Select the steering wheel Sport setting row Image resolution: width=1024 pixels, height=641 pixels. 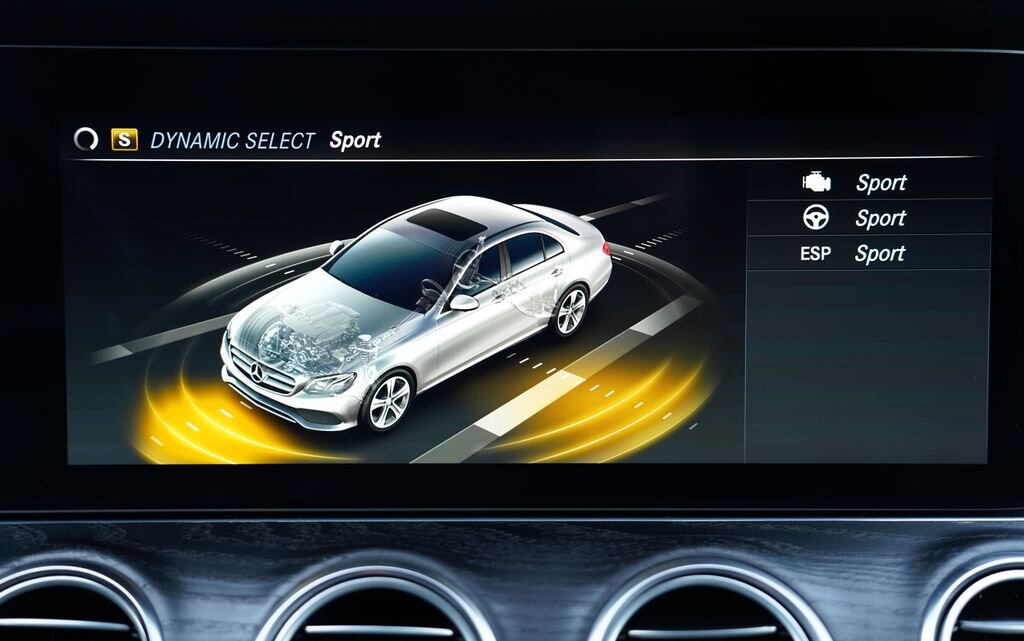(x=868, y=218)
